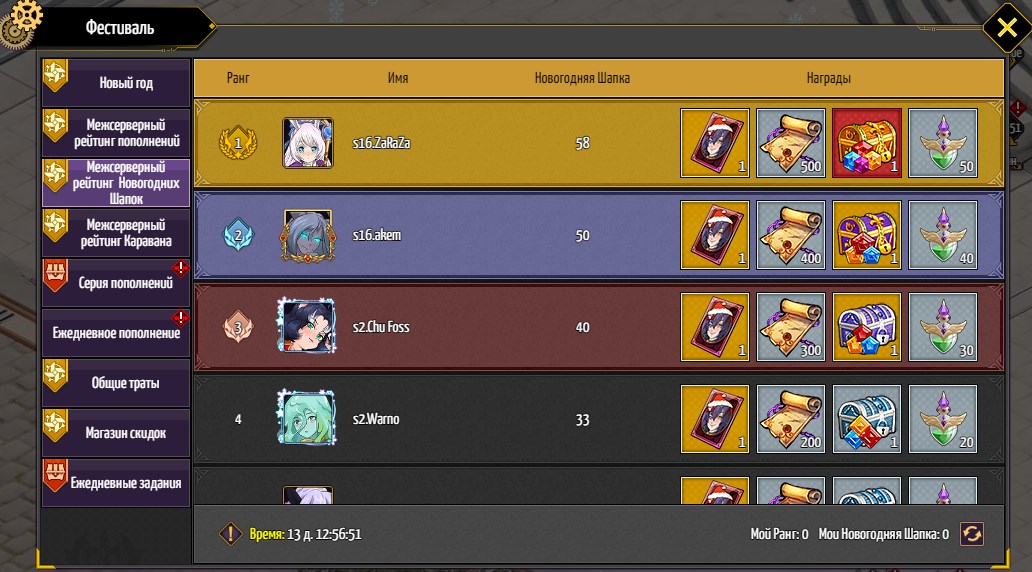Open Межсерверный рейтинг Каравана tab
The image size is (1032, 572).
(x=116, y=233)
